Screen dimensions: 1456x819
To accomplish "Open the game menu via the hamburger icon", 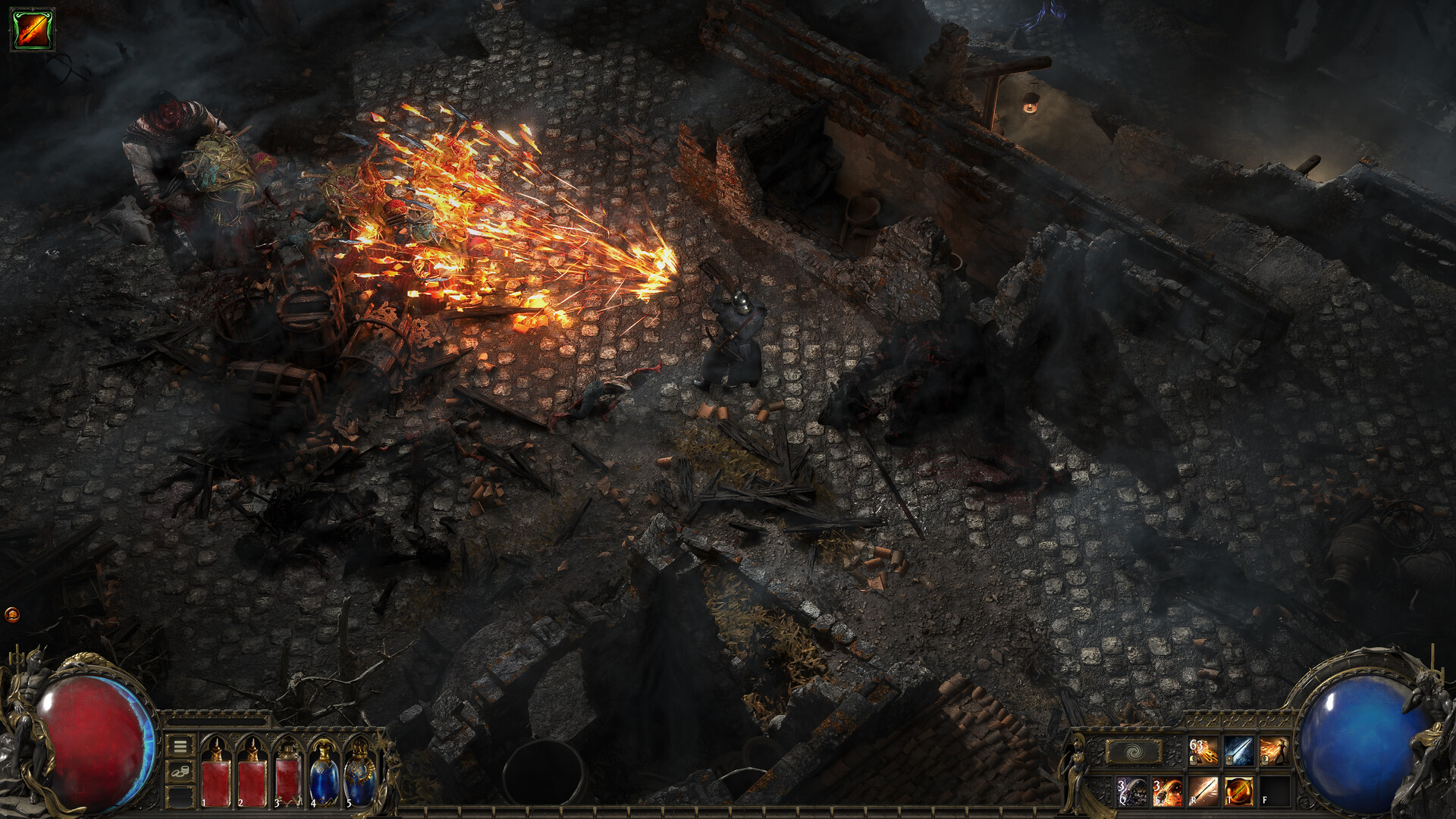I will pos(180,746).
